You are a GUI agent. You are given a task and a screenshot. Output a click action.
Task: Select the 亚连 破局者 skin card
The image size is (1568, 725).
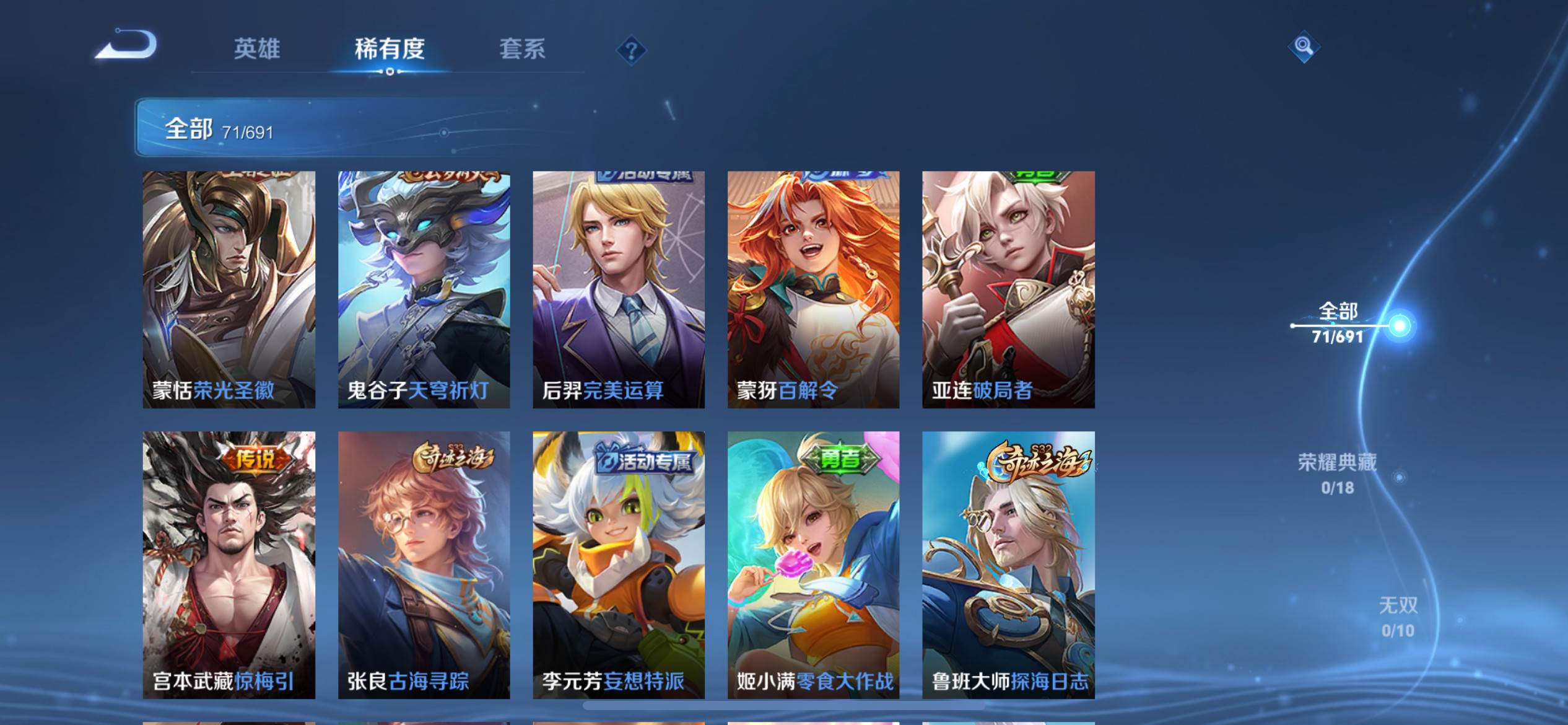[x=1008, y=289]
